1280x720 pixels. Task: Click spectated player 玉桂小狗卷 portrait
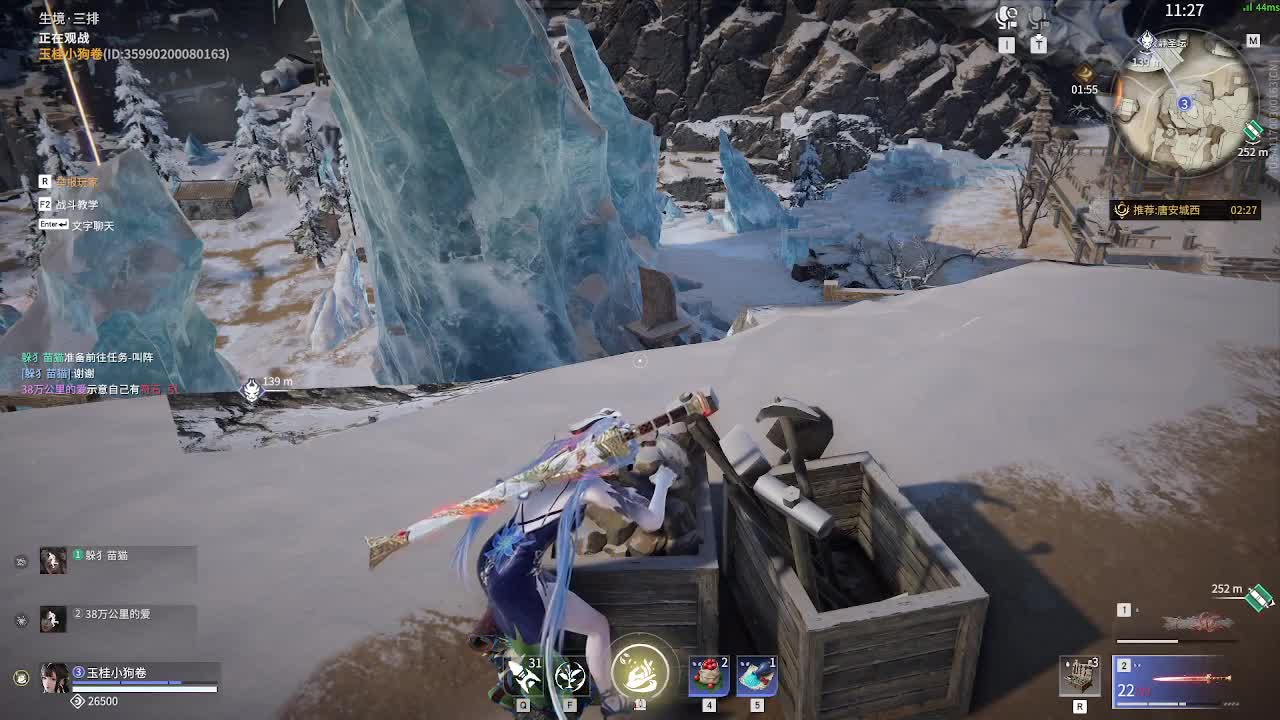(x=54, y=677)
